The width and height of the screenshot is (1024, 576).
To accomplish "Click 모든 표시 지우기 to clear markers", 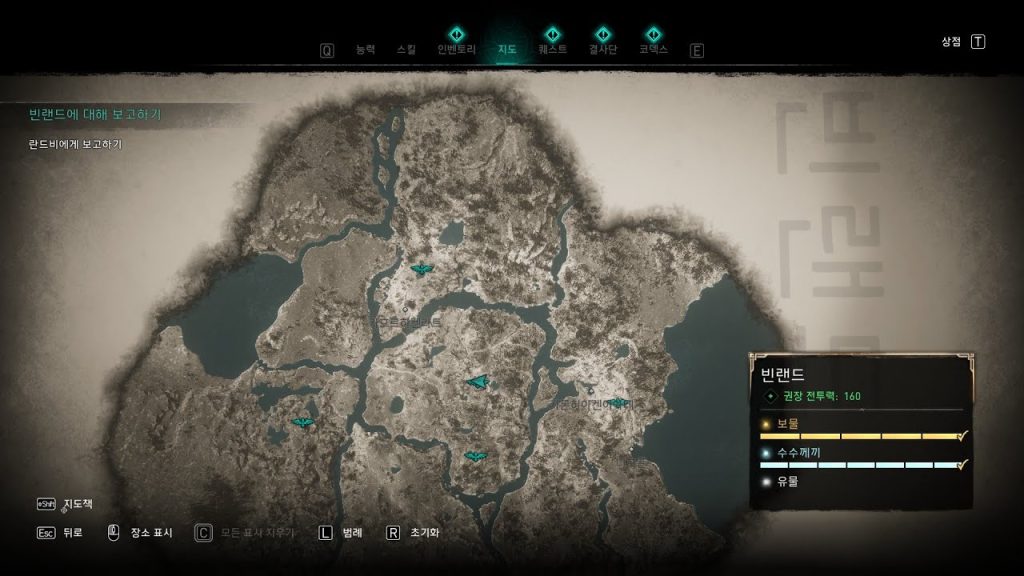I will [x=258, y=533].
